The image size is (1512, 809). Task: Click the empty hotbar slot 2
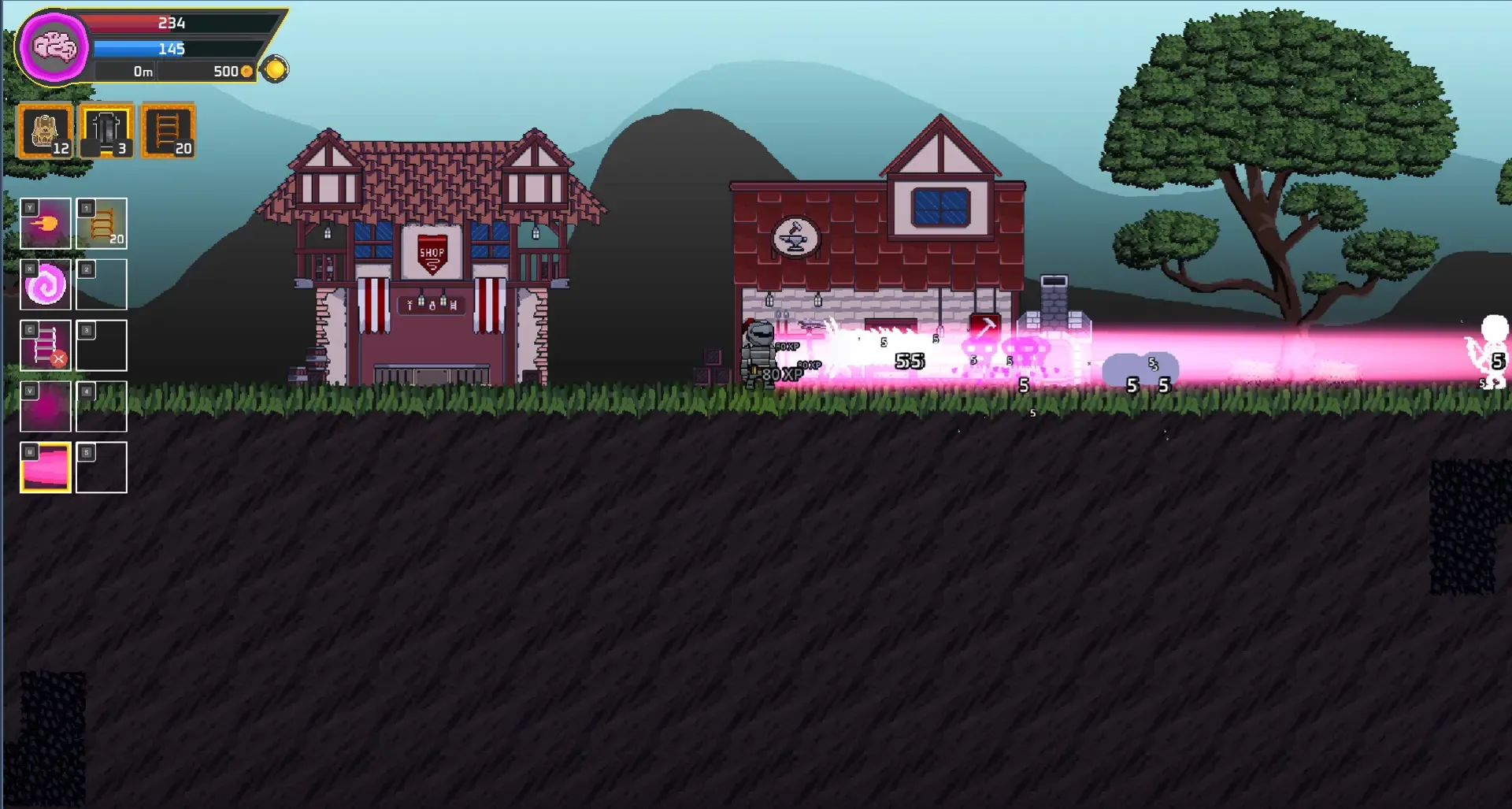click(101, 284)
